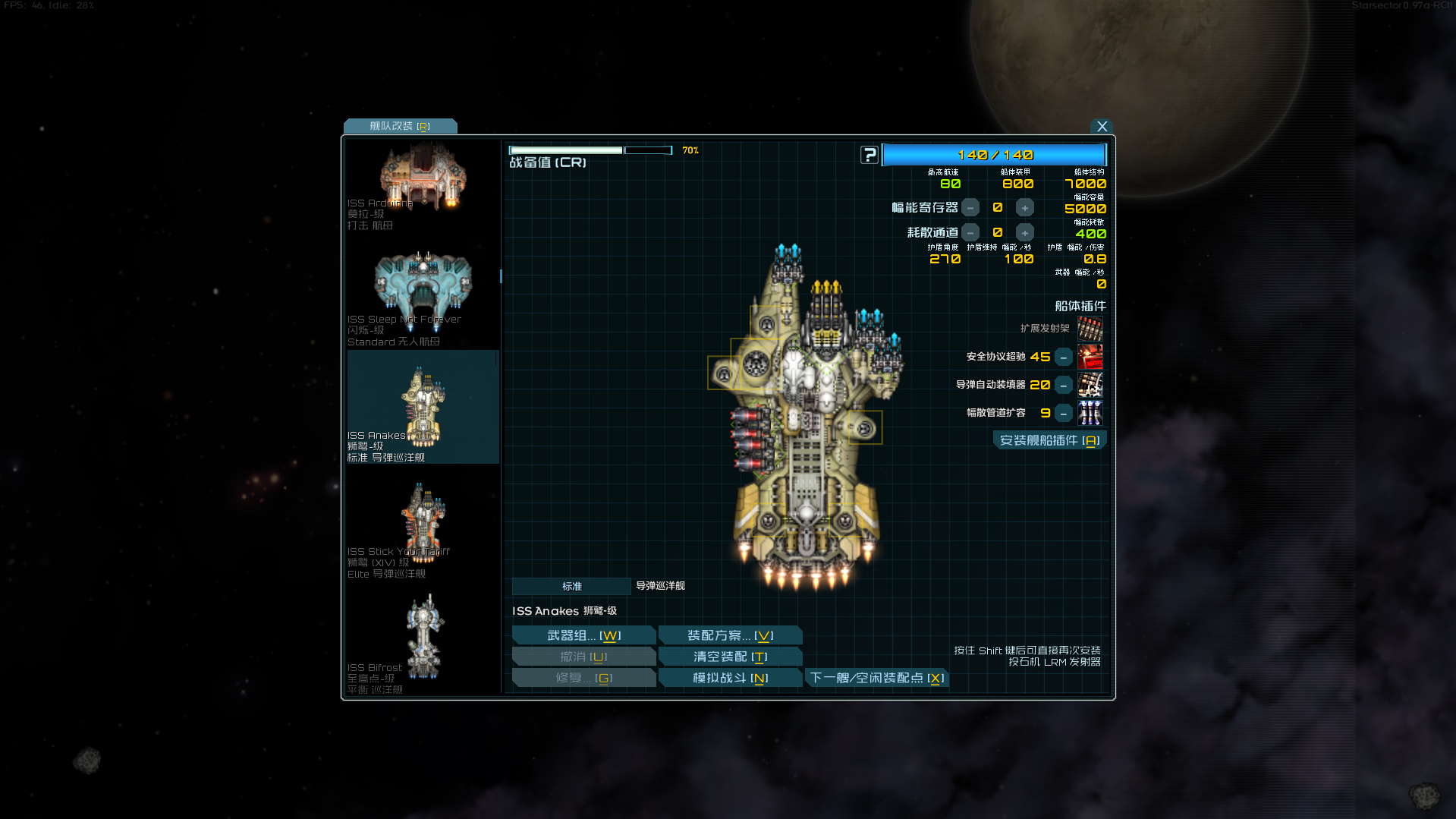
Task: Remove the 安全协议超驰 hullmod
Action: click(1064, 357)
